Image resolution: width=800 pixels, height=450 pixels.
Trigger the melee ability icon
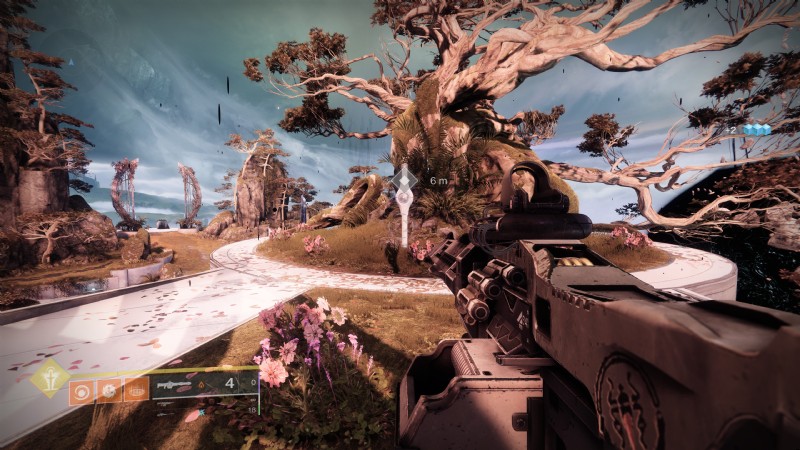coord(107,389)
